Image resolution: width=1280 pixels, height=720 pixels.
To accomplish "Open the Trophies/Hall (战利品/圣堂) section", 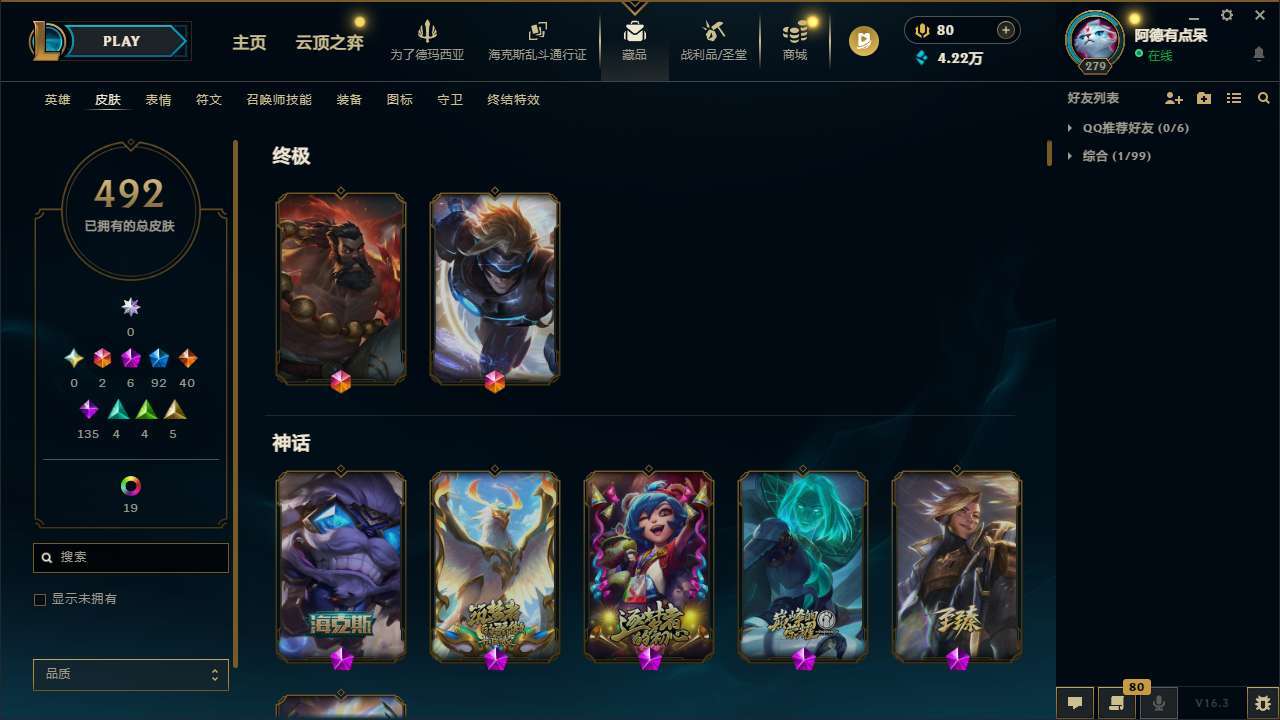I will 715,40.
